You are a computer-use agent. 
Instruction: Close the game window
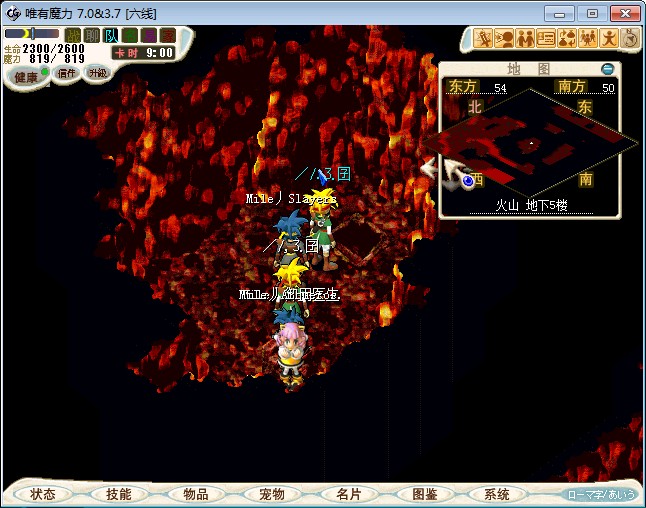pos(624,13)
